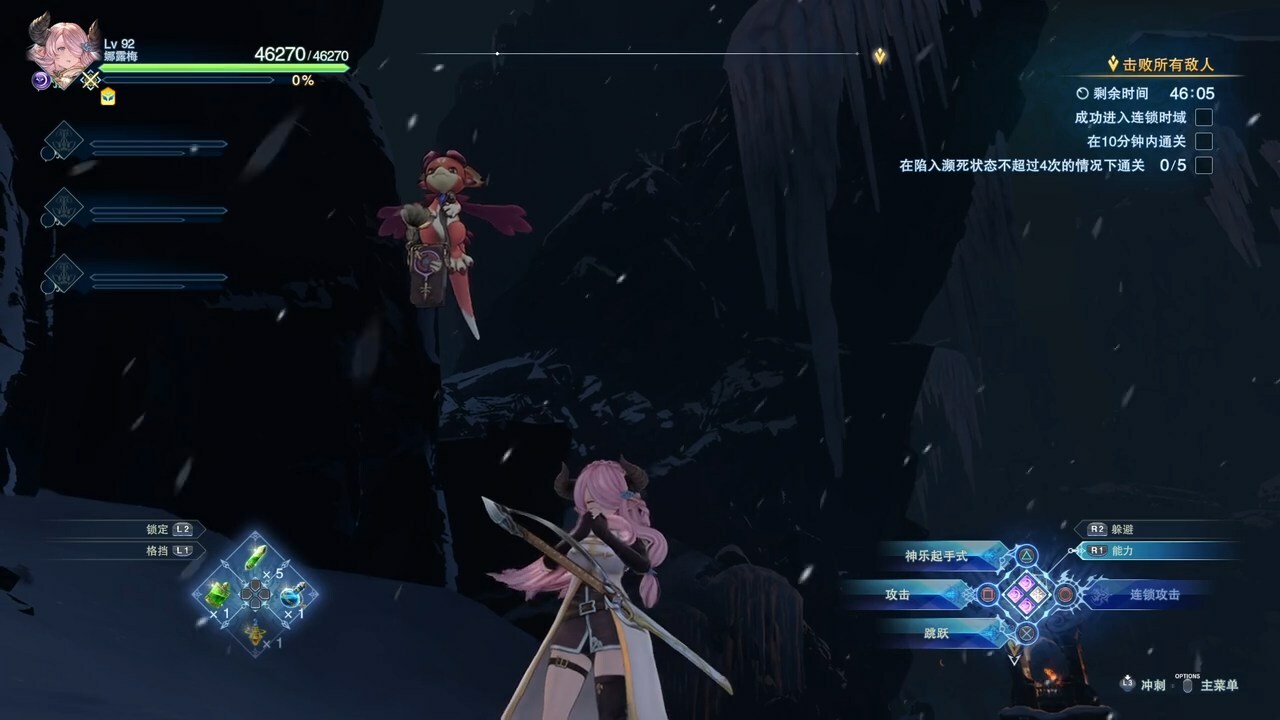Screen dimensions: 1280x720
Task: Tick the 成功进入连锁时域 objective box
Action: point(1204,117)
